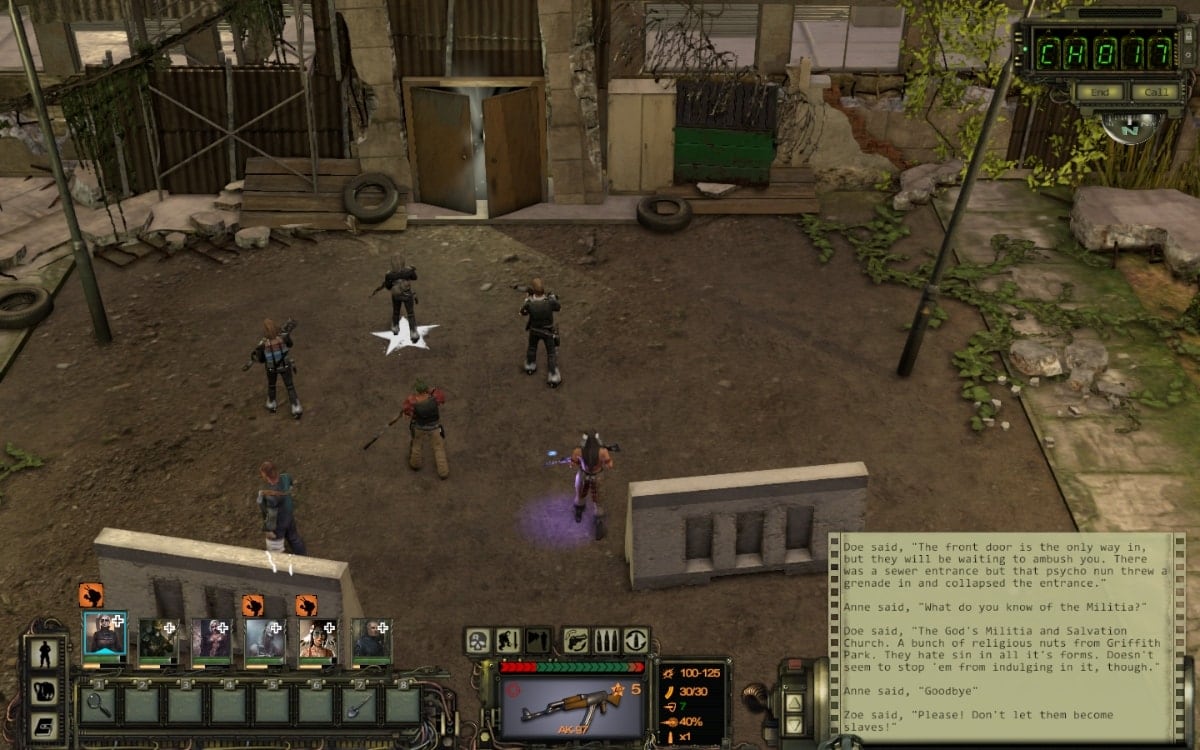This screenshot has width=1200, height=750.
Task: Reload weapon with circular bullet button
Action: coord(636,640)
